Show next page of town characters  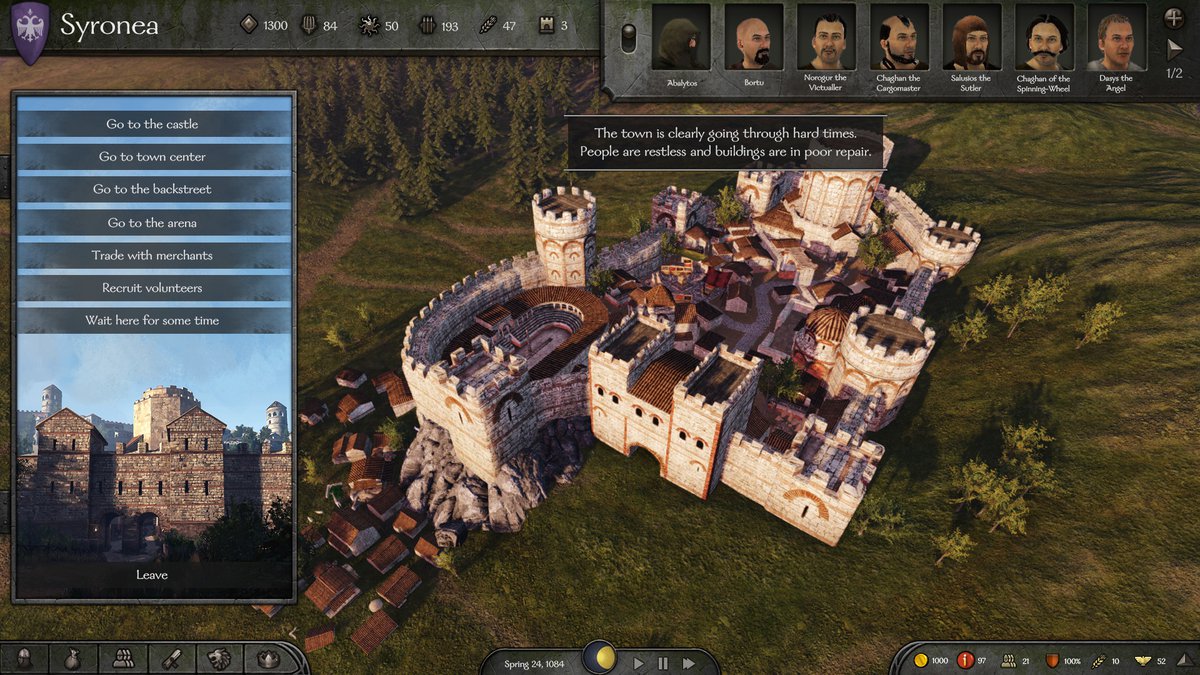pyautogui.click(x=1175, y=48)
